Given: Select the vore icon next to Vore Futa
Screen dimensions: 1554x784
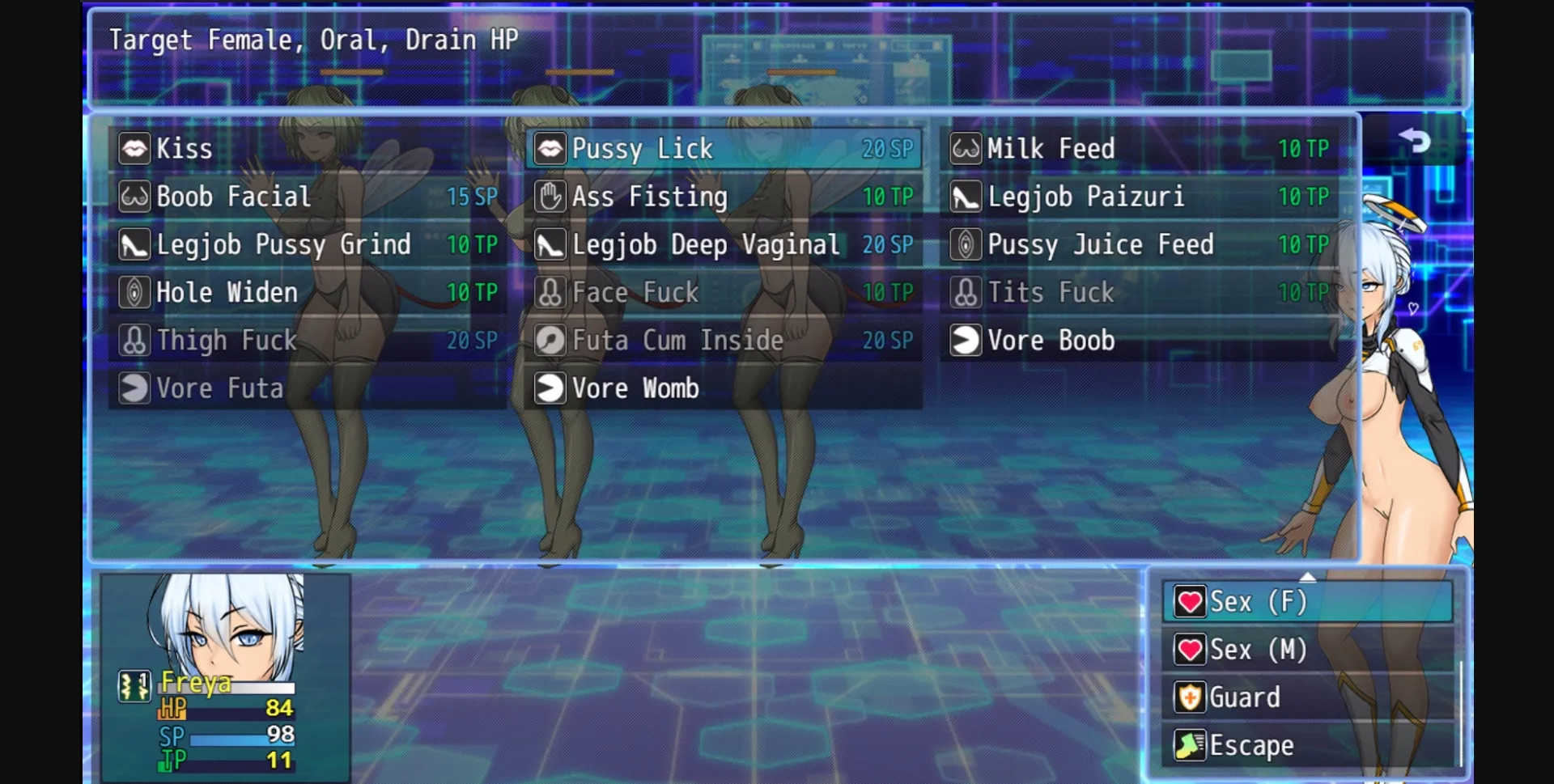Looking at the screenshot, I should click(x=134, y=388).
